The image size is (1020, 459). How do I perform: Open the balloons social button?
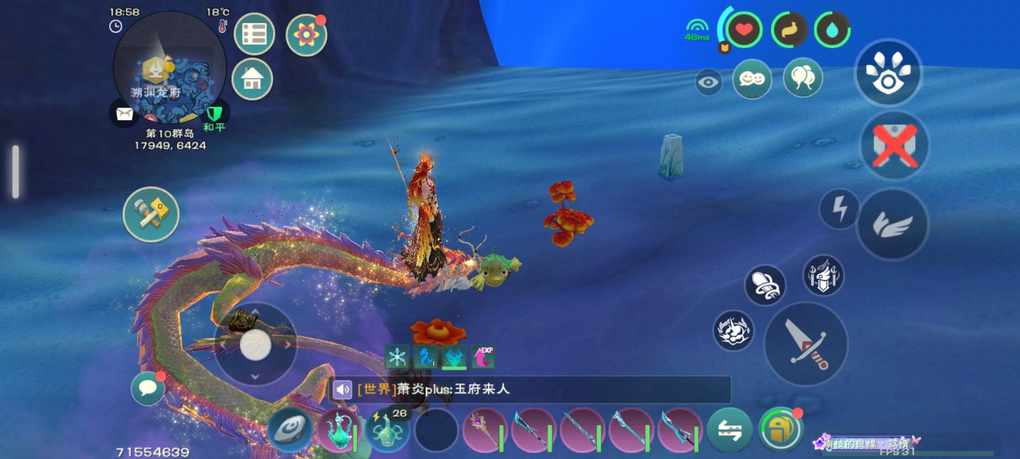[802, 78]
